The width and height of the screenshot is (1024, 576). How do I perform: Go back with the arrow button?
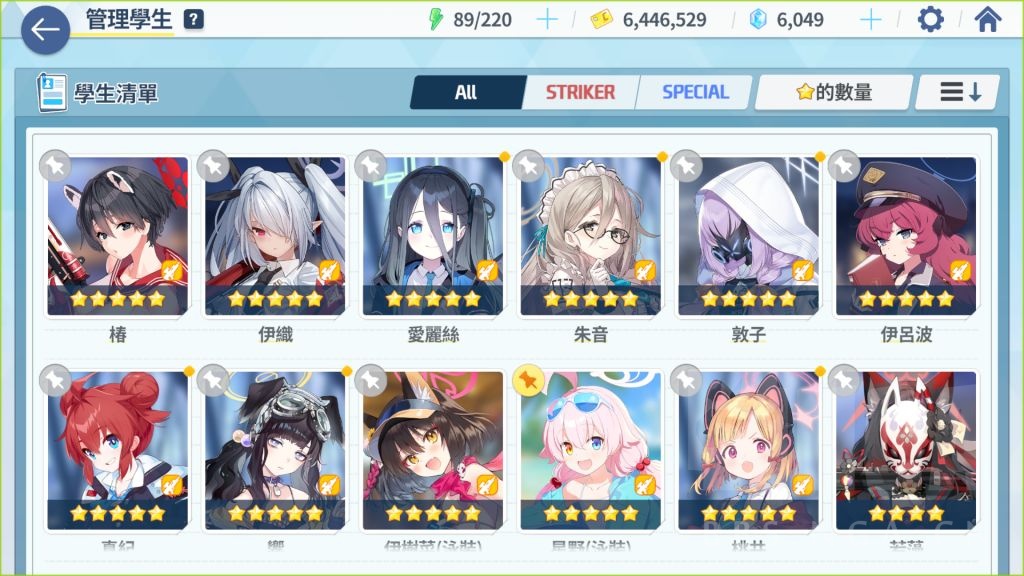45,30
